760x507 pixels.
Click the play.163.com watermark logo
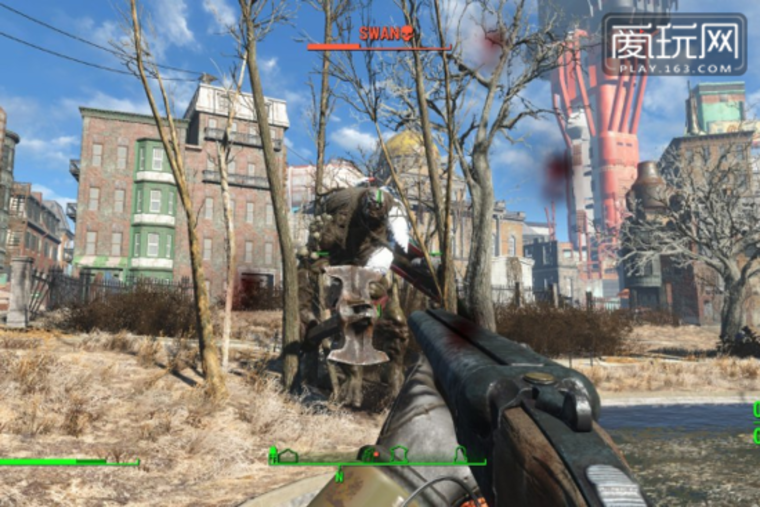pos(673,45)
